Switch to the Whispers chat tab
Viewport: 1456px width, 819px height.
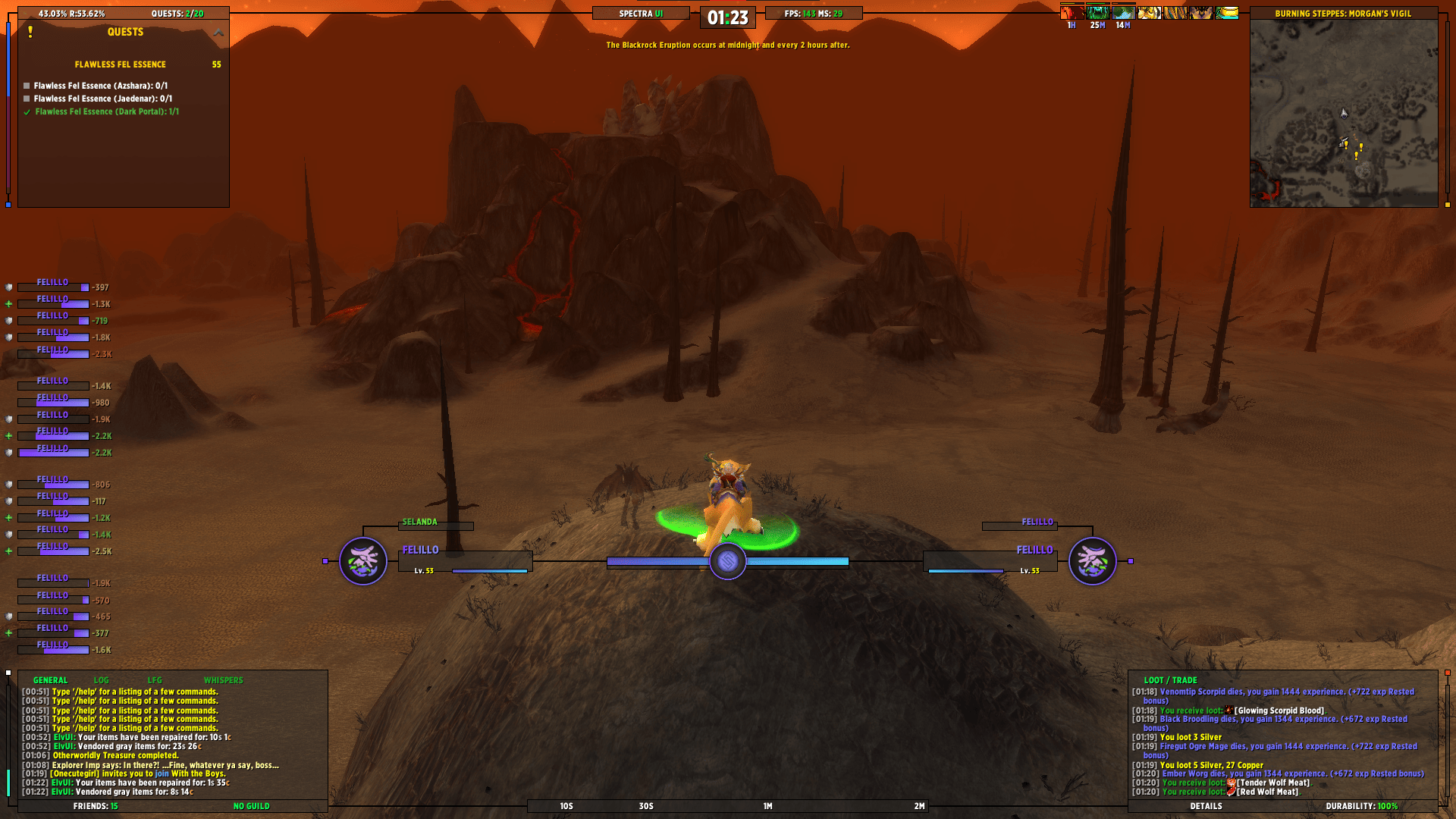(x=224, y=680)
